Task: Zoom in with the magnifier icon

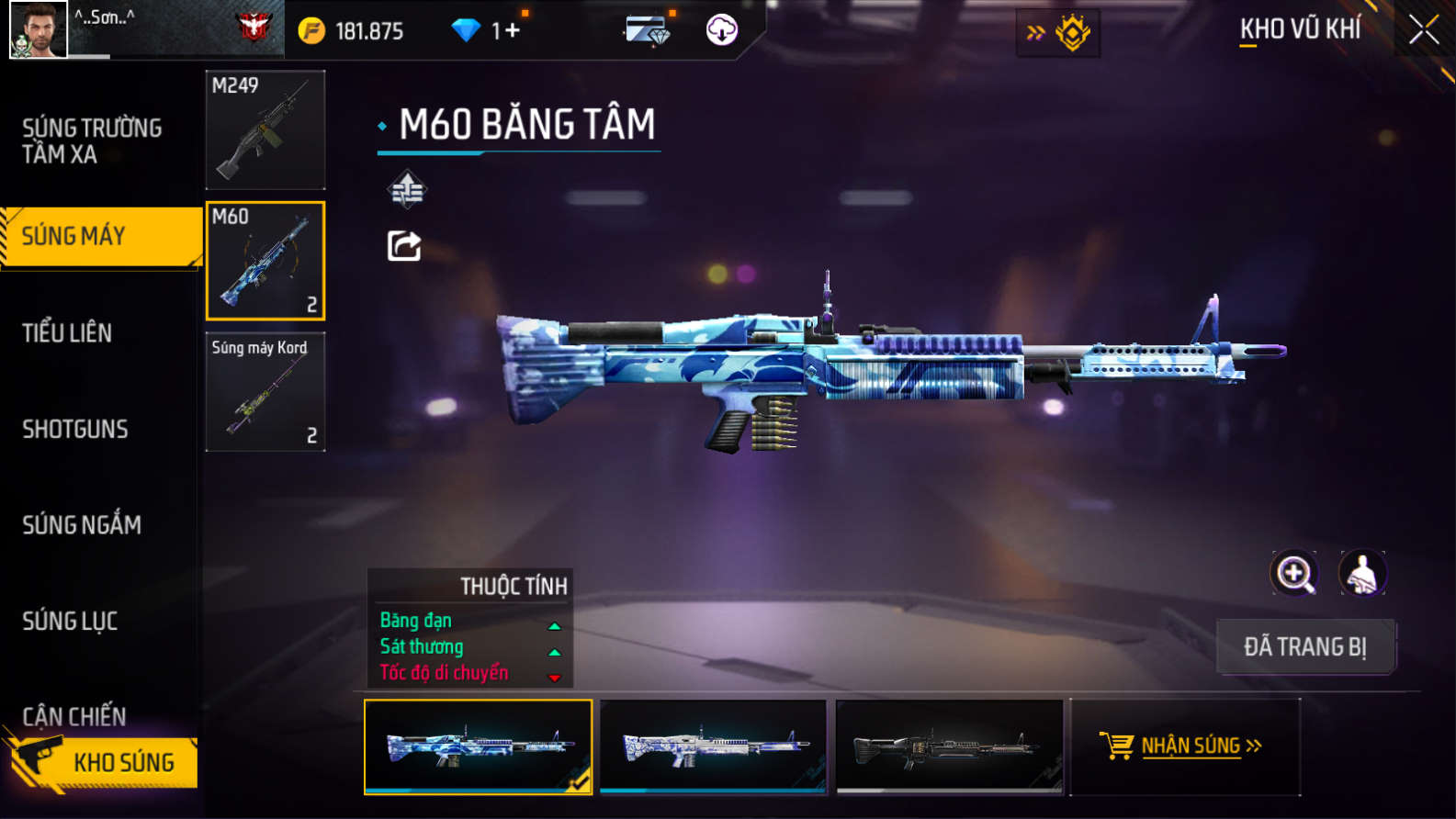Action: coord(1293,573)
